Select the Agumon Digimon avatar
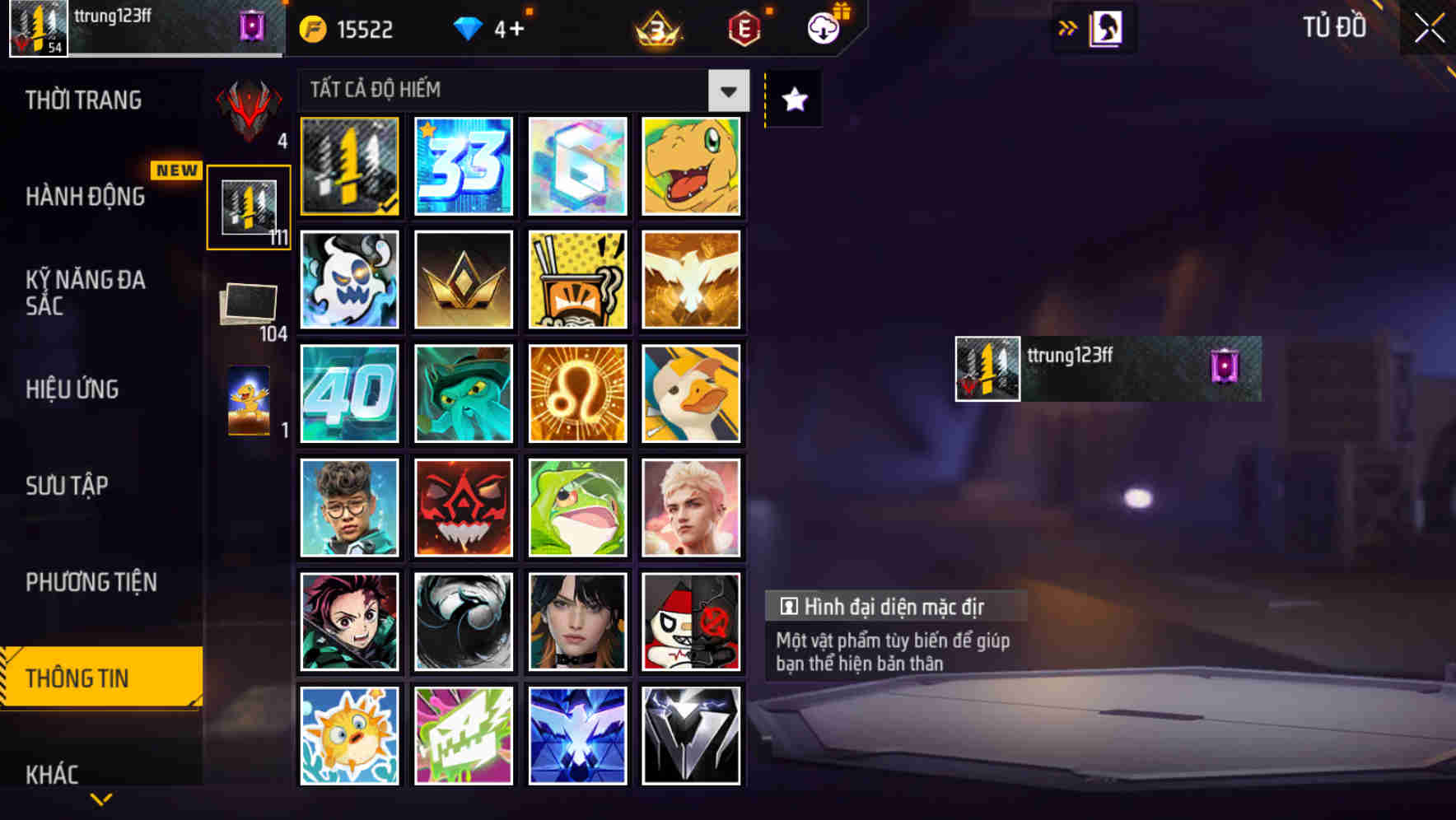This screenshot has width=1456, height=820. tap(691, 167)
